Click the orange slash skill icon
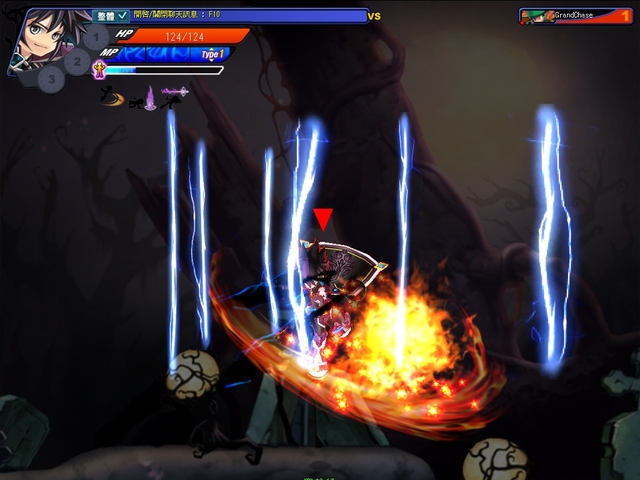Screen dimensions: 640x480 114,96
